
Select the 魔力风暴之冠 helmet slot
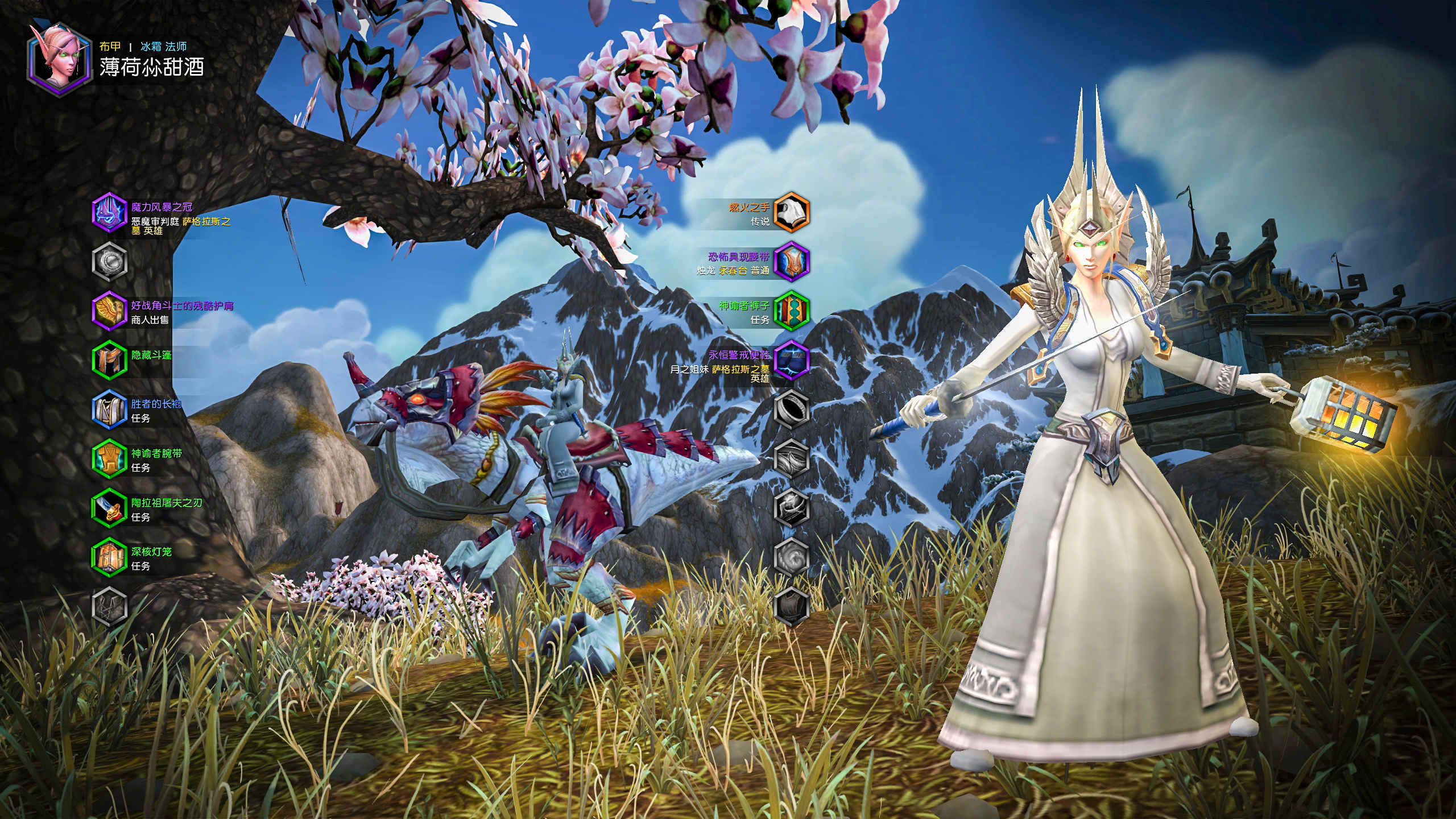point(109,213)
